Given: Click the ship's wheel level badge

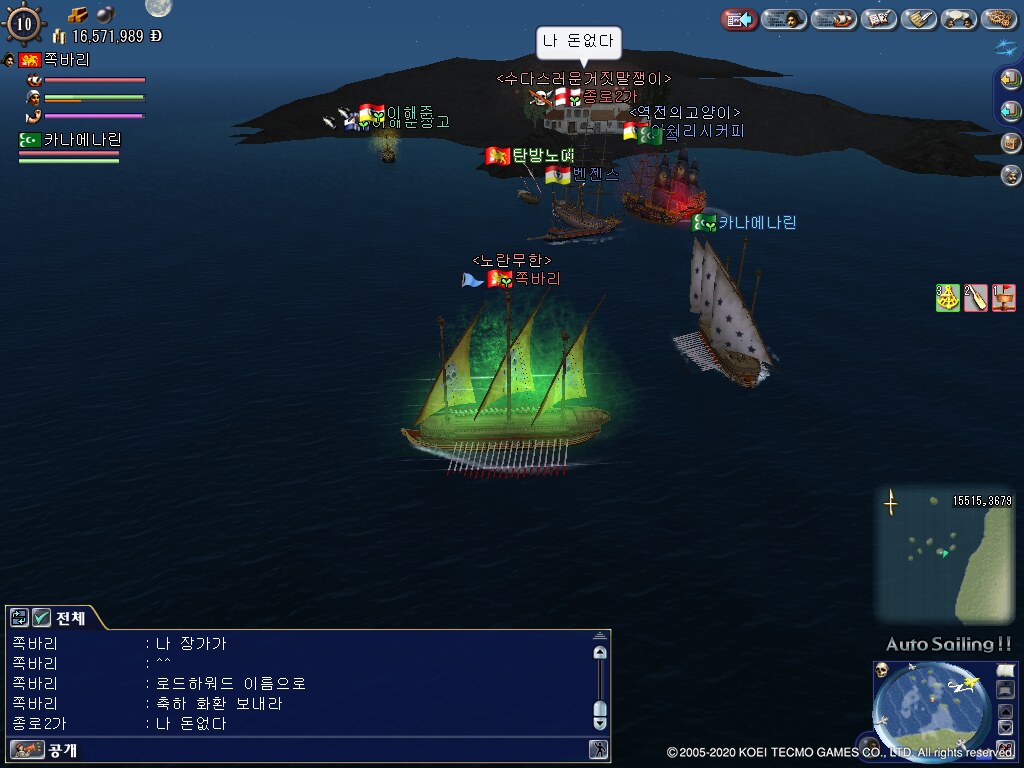Looking at the screenshot, I should 24,24.
